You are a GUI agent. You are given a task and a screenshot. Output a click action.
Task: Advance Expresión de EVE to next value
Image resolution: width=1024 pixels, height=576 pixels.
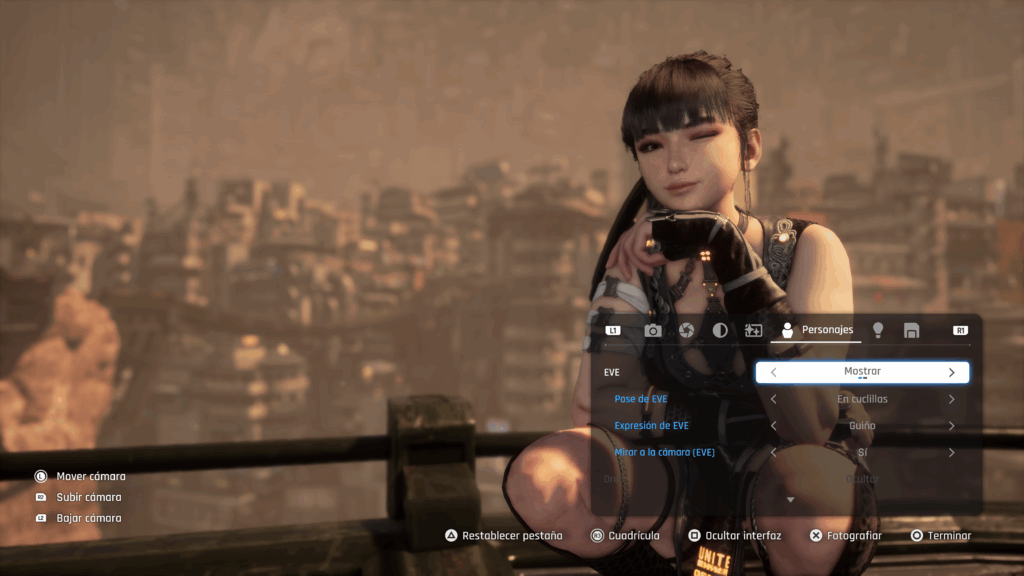click(951, 426)
